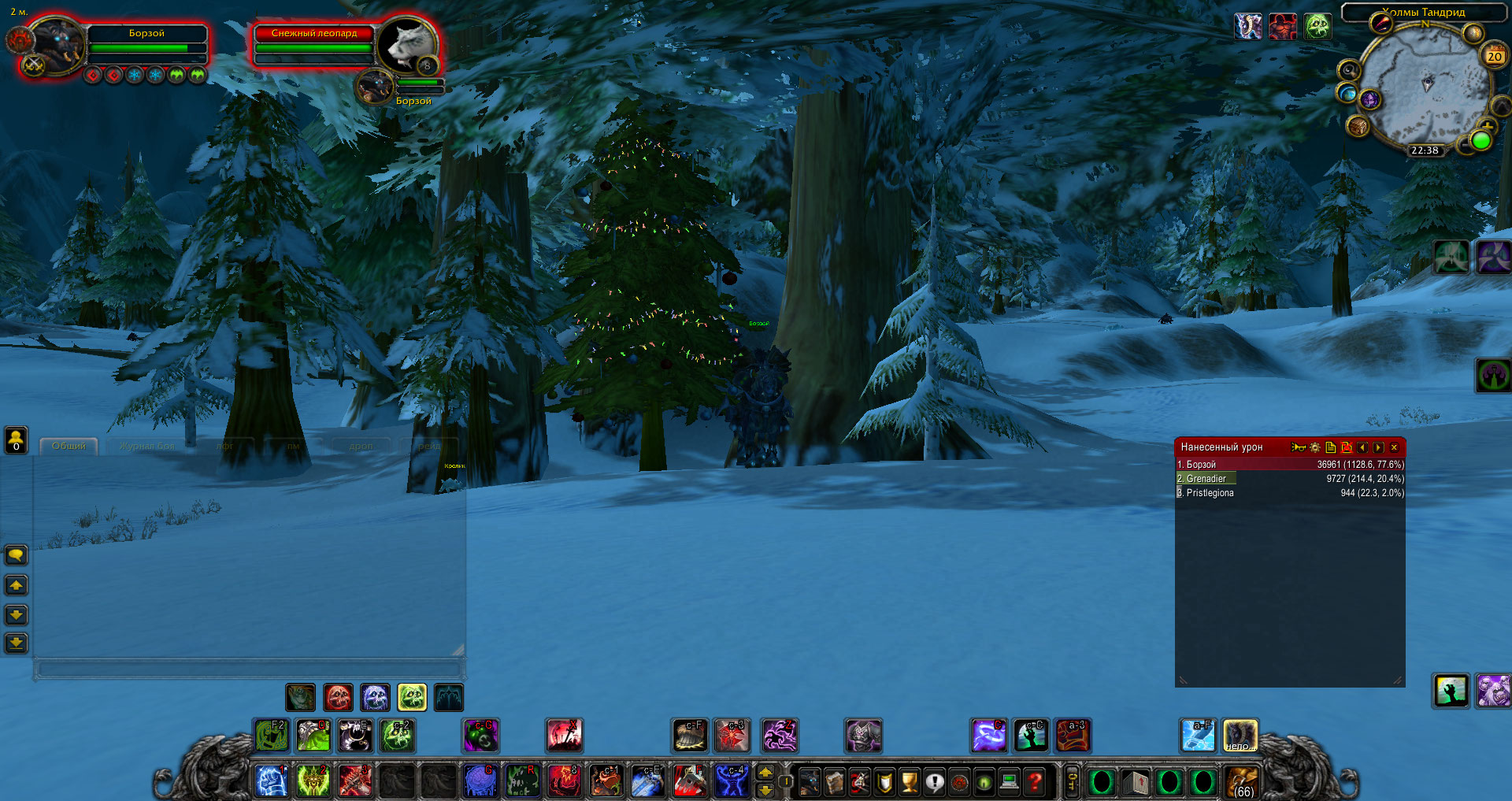Activate the red gravestone ability bound to X

[x=565, y=736]
